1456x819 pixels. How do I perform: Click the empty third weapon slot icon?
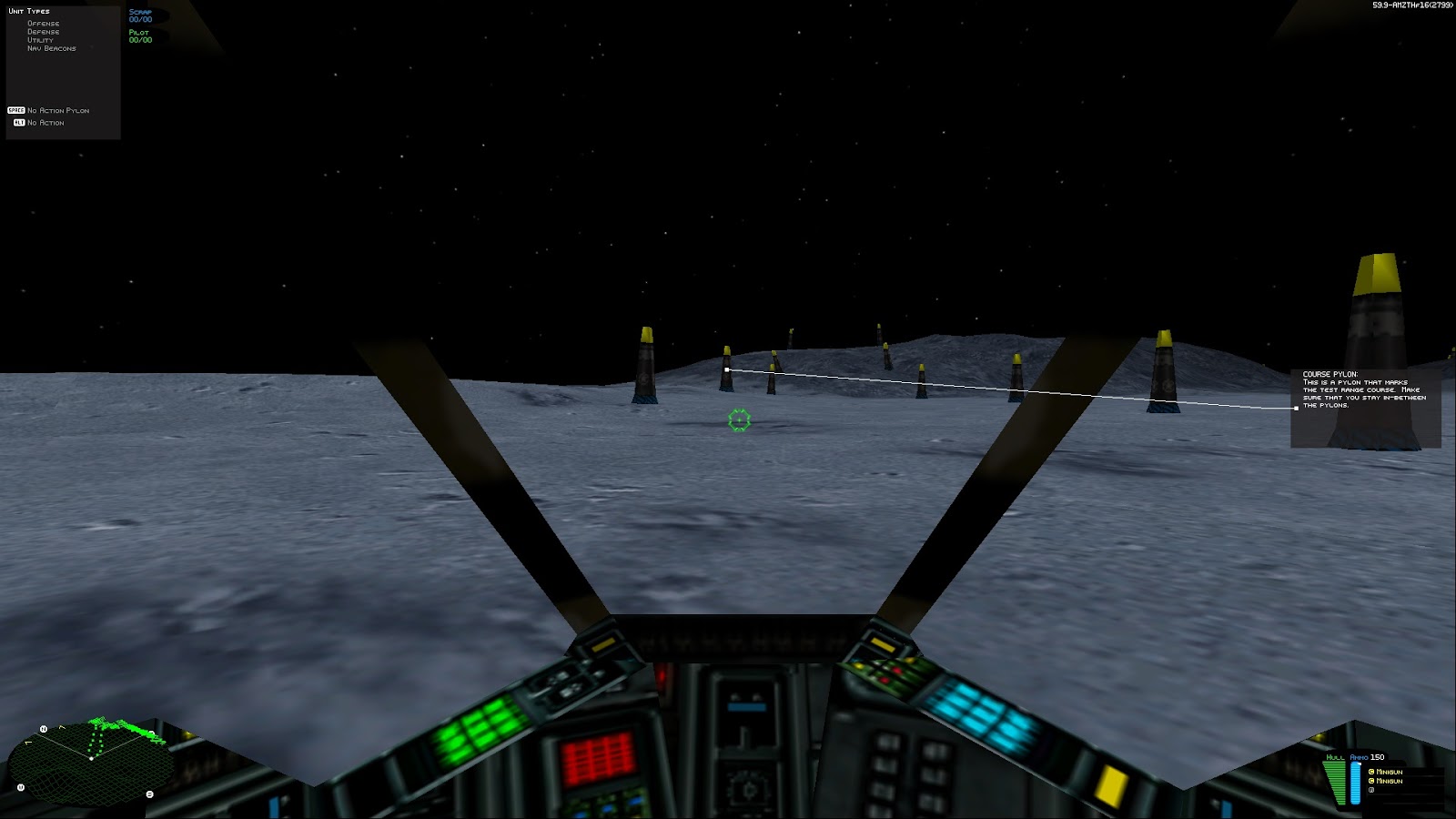click(x=1372, y=790)
